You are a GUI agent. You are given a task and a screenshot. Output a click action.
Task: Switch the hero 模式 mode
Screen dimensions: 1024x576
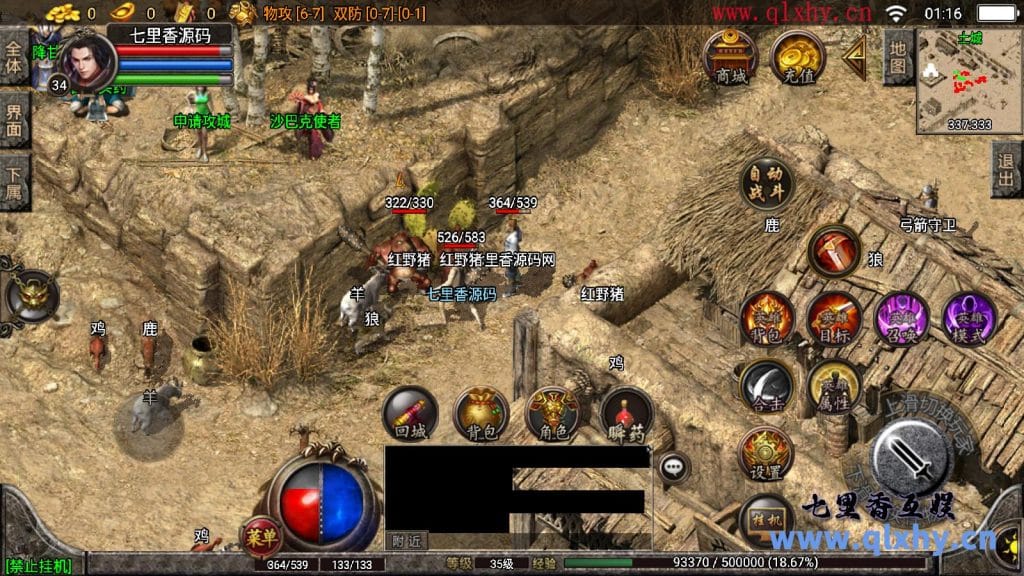pos(968,319)
